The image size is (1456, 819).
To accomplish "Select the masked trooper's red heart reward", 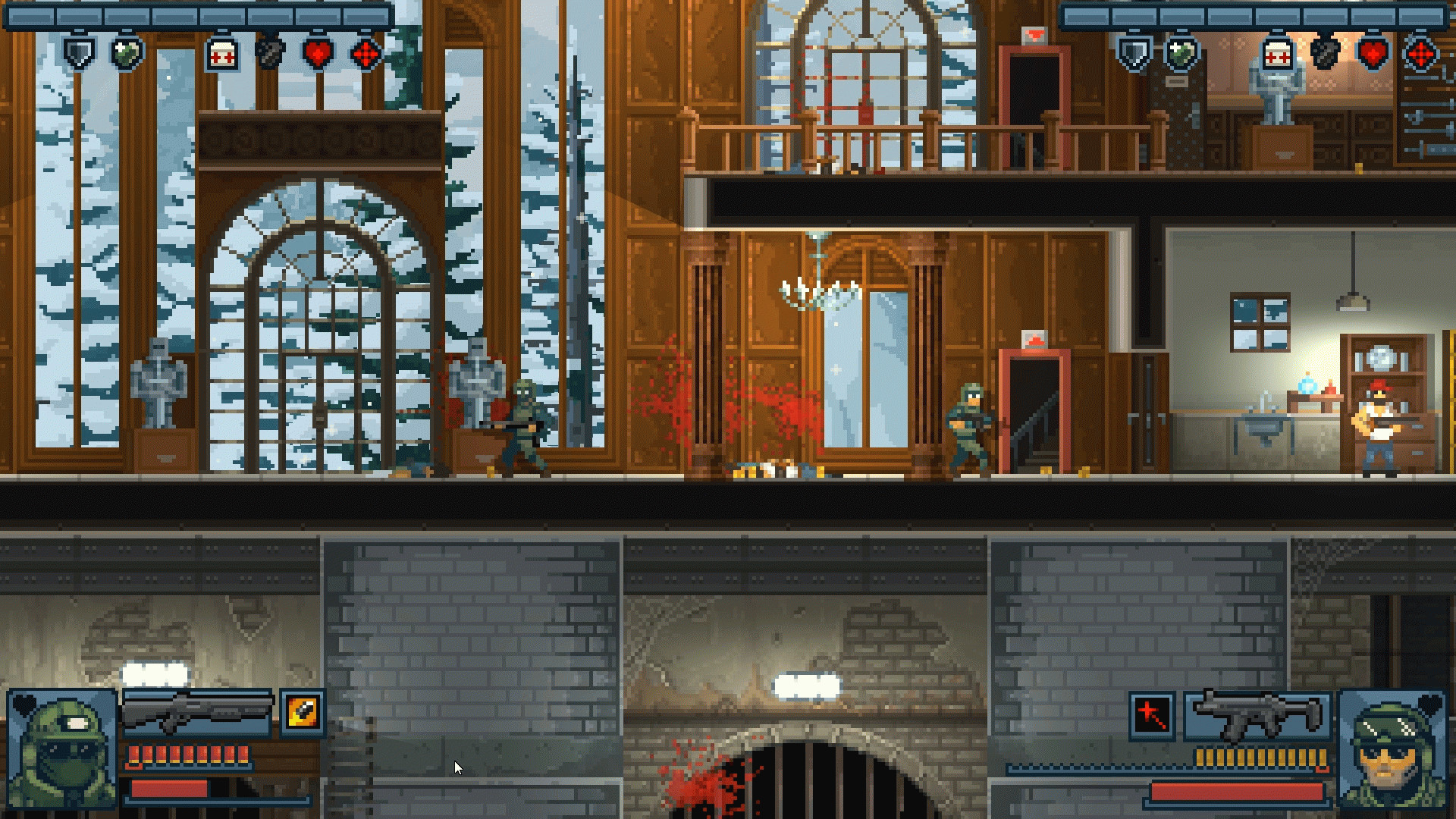I will click(x=318, y=54).
